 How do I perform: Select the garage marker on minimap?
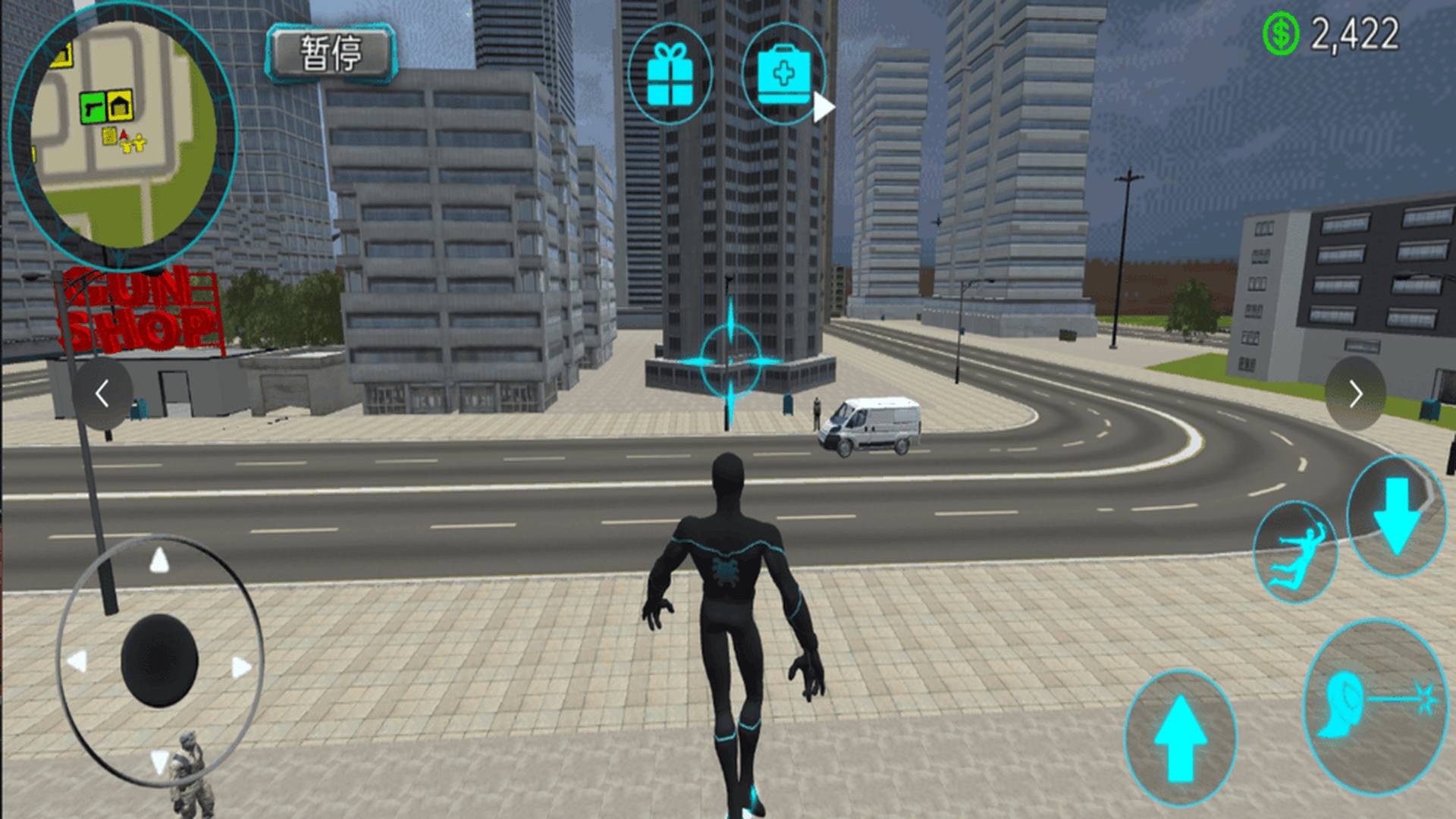(120, 107)
